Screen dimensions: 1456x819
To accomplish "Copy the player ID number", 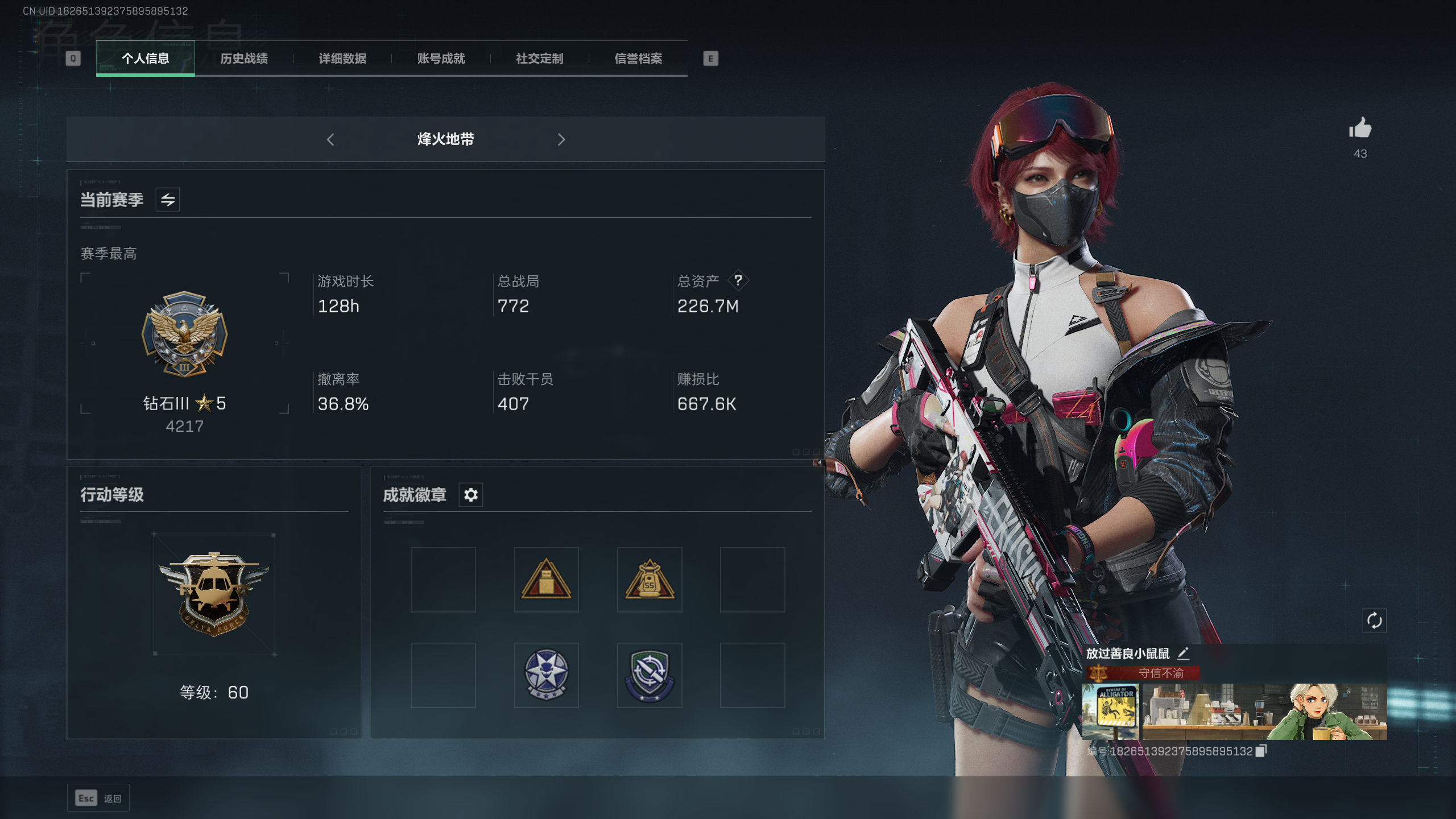I will tap(1261, 751).
